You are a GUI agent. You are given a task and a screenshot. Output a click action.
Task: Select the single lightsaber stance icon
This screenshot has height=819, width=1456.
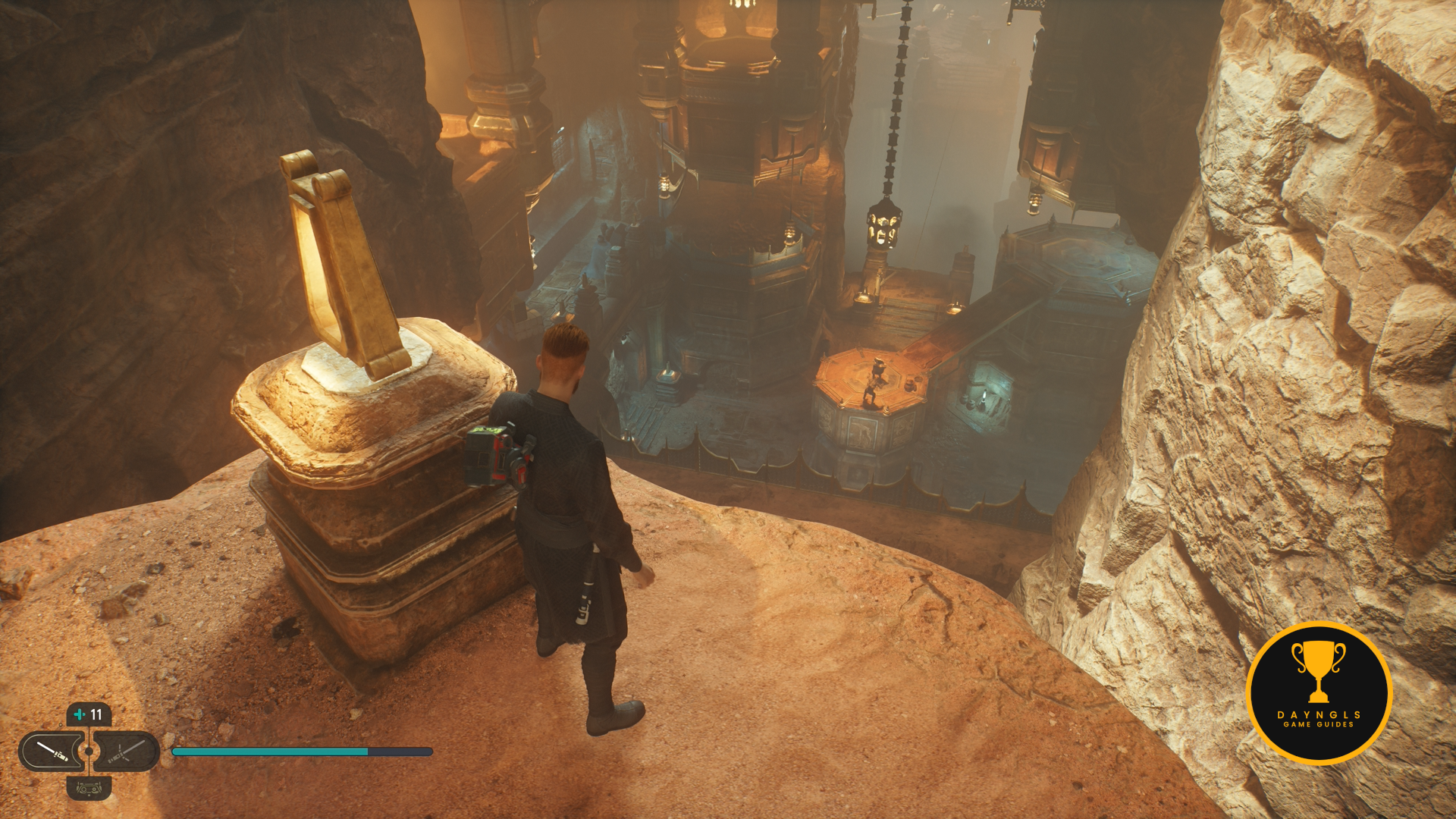pos(52,751)
